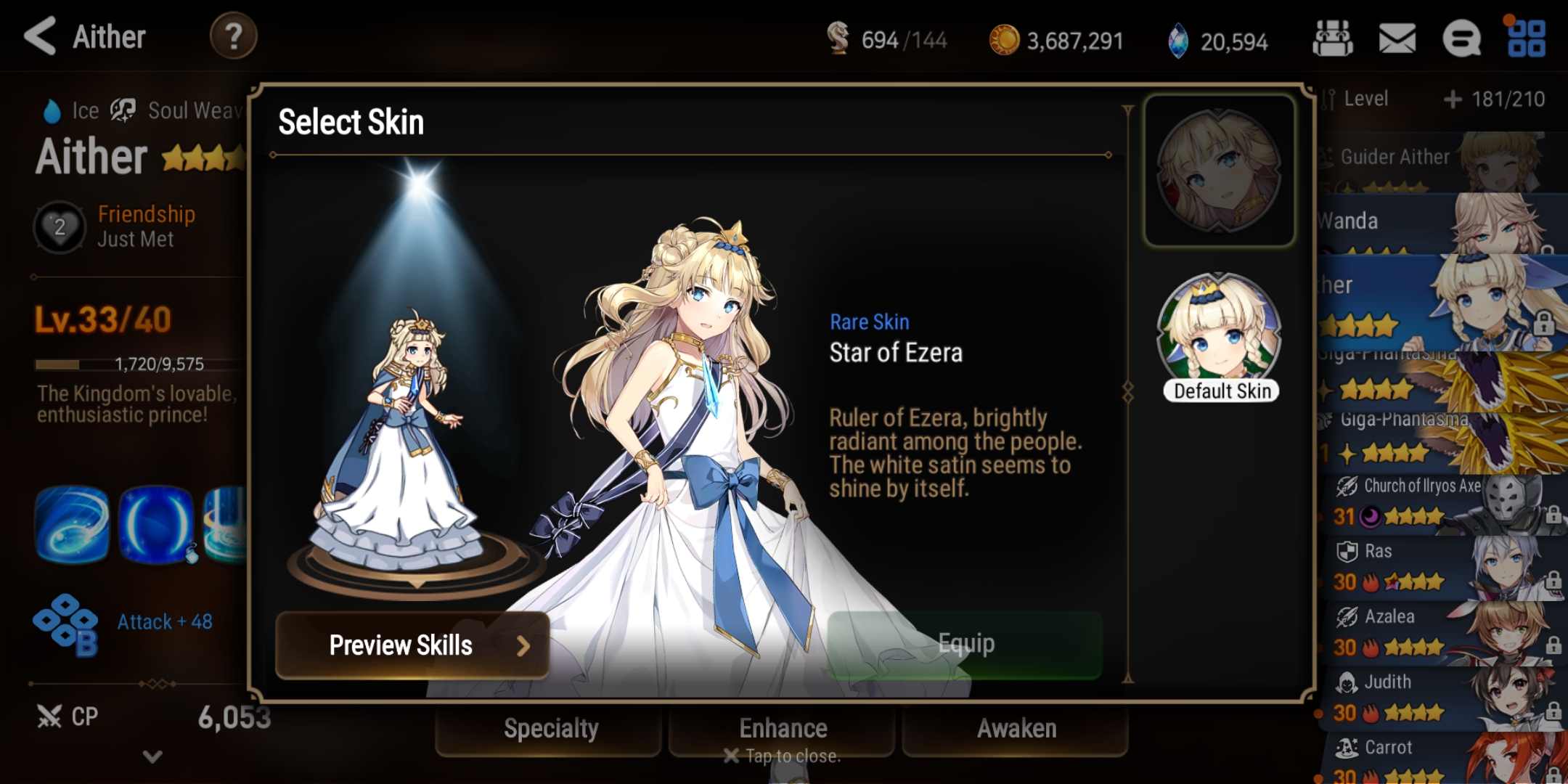Open the hero lobby icon beside mail
The height and width of the screenshot is (784, 1568).
click(x=1332, y=38)
